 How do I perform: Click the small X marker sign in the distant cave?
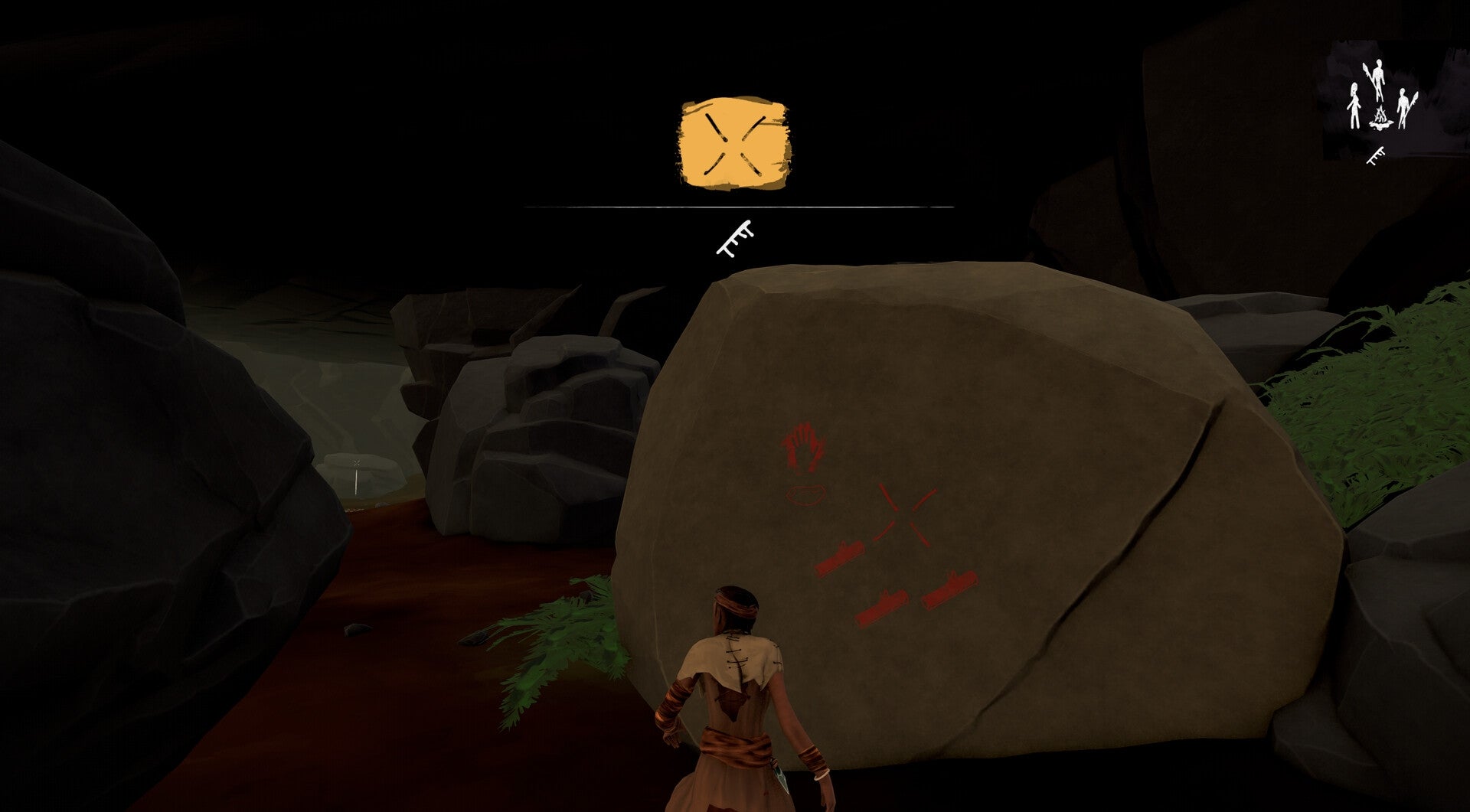tap(358, 463)
